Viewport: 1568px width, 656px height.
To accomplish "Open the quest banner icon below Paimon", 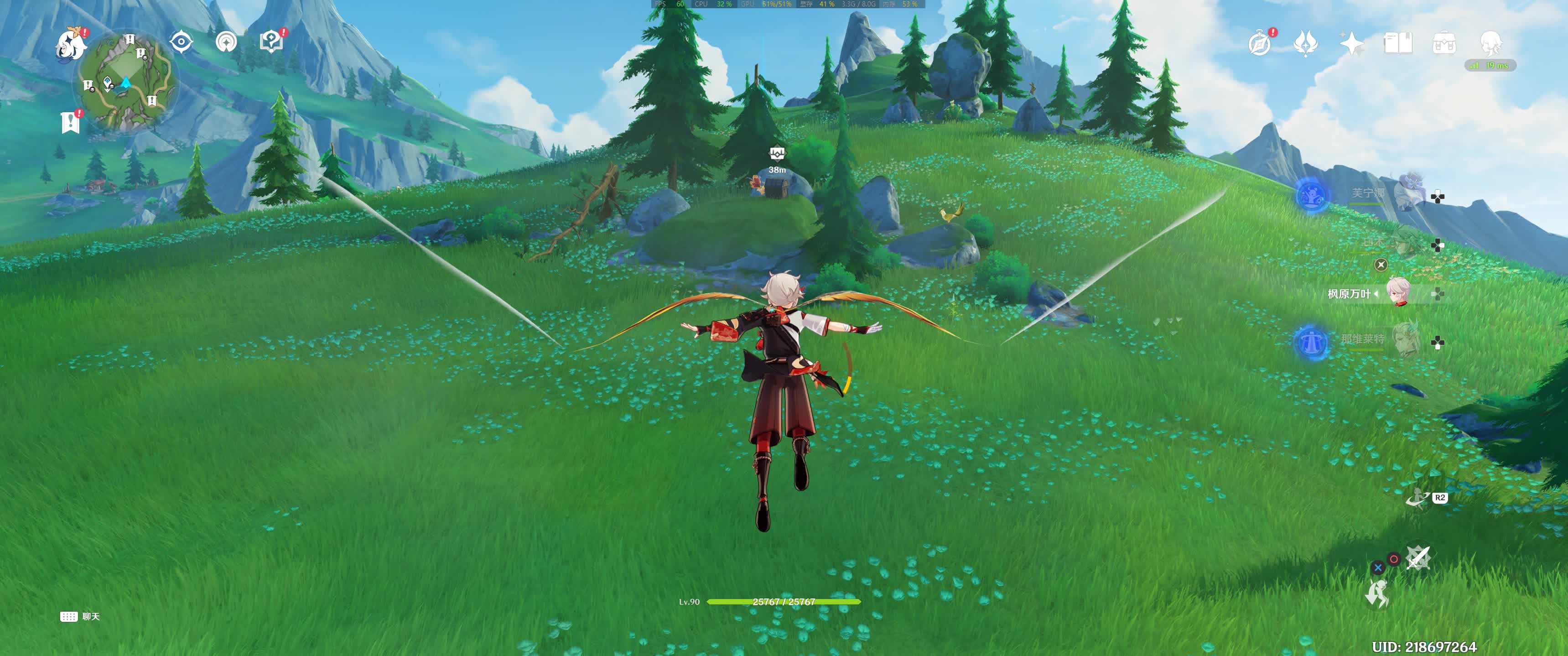I will click(71, 122).
